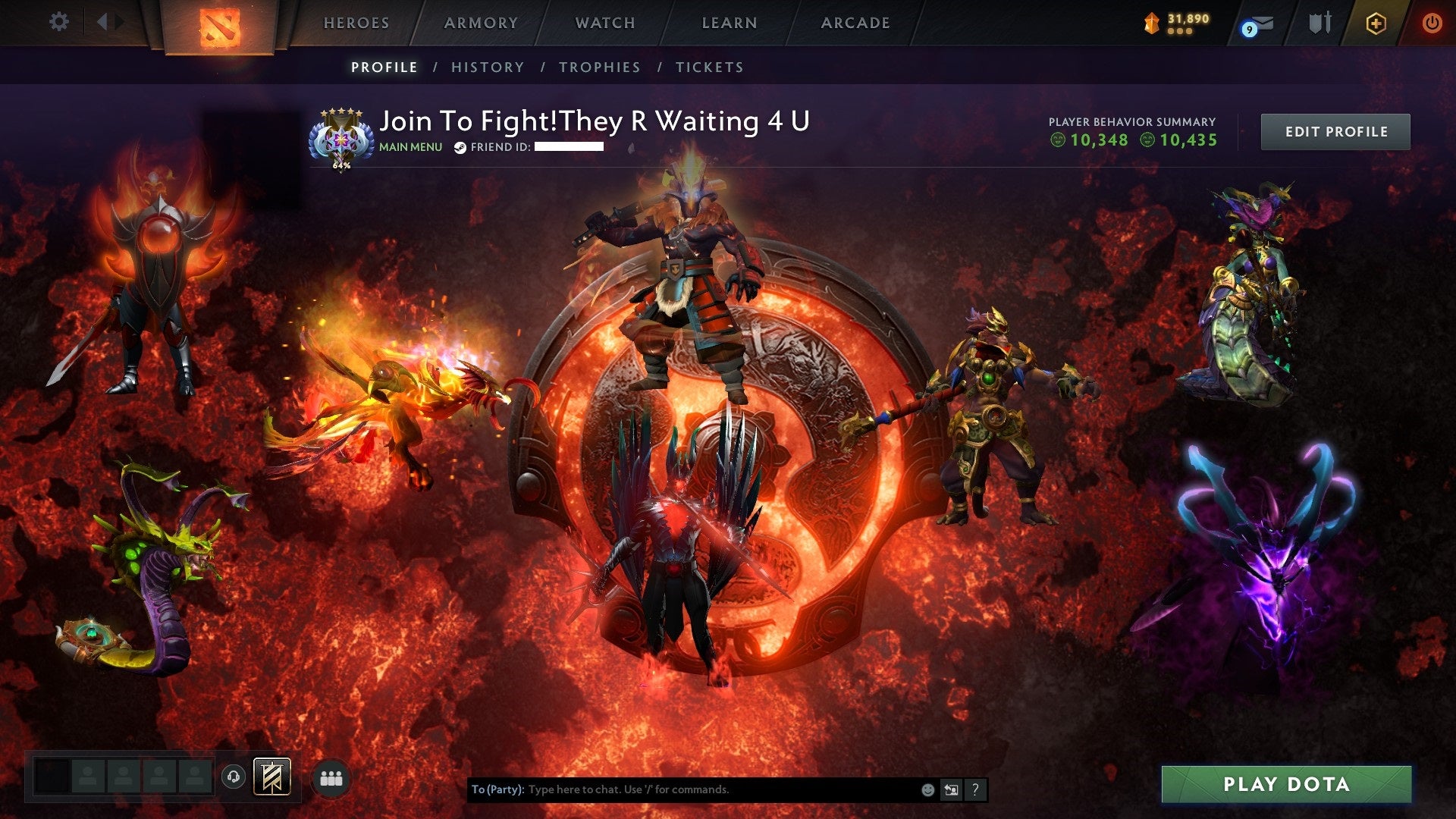This screenshot has height=819, width=1456.
Task: Click the shards currency icon
Action: [x=1150, y=23]
